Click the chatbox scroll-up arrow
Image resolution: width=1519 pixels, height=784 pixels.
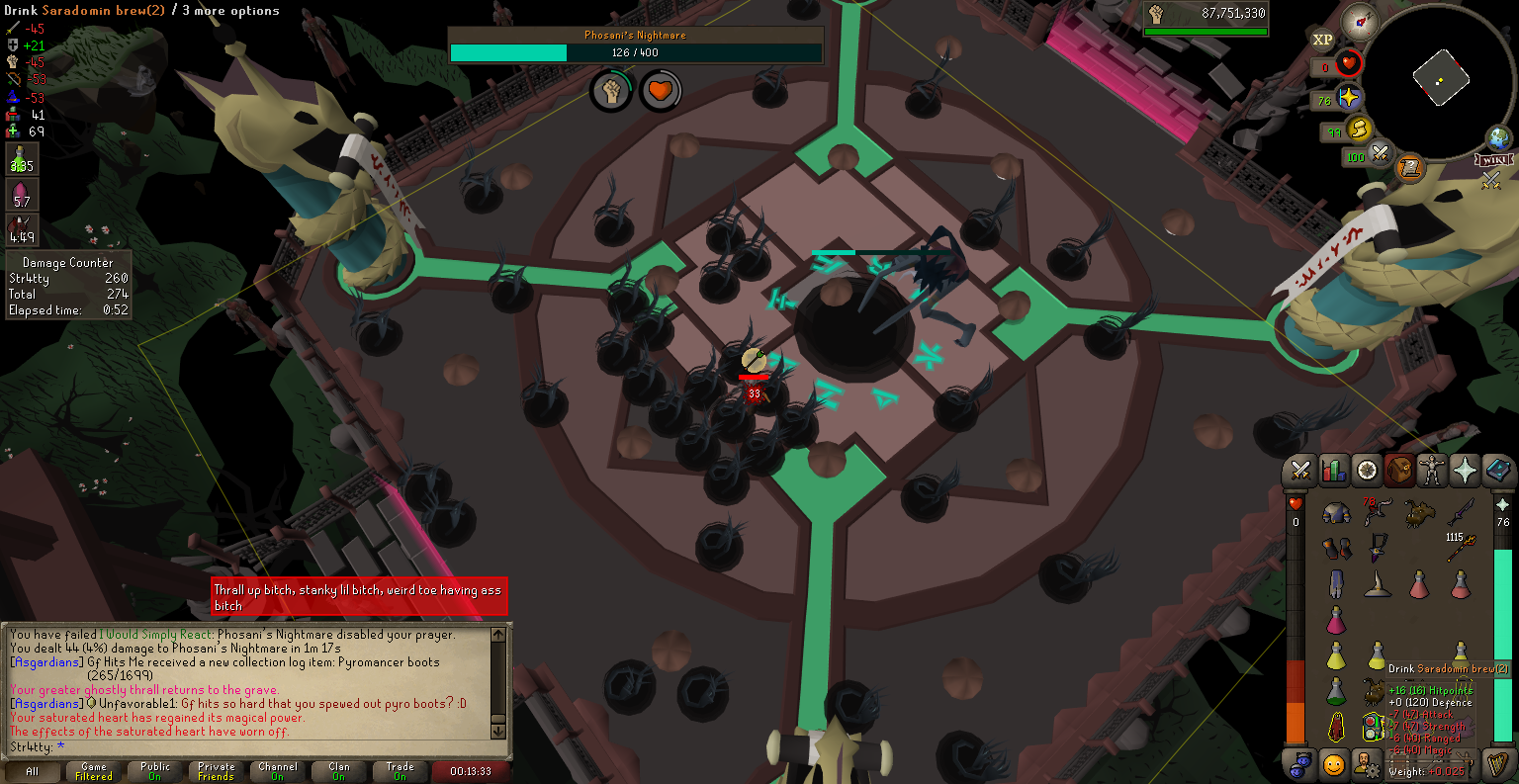498,635
